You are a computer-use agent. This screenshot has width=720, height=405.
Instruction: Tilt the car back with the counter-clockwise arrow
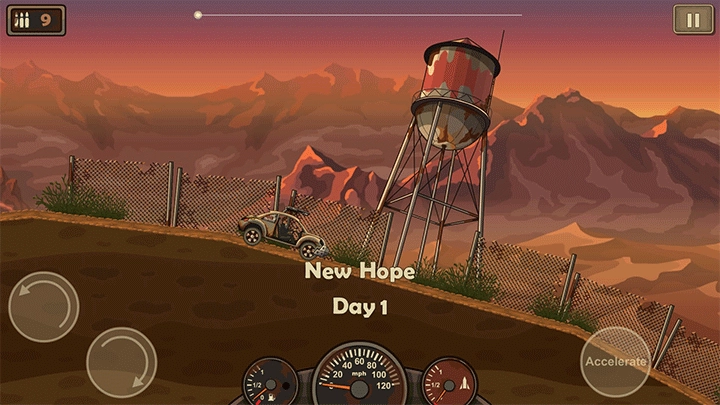tap(44, 306)
